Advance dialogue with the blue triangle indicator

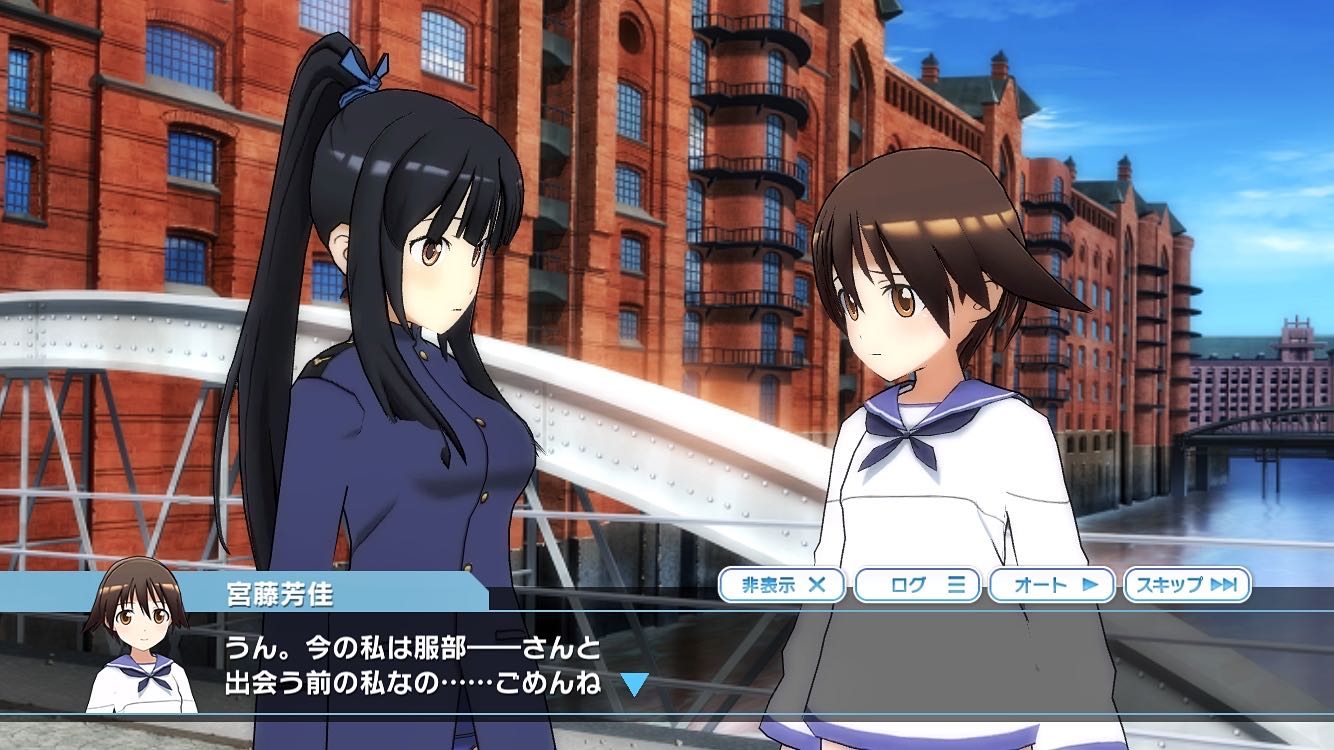coord(634,684)
